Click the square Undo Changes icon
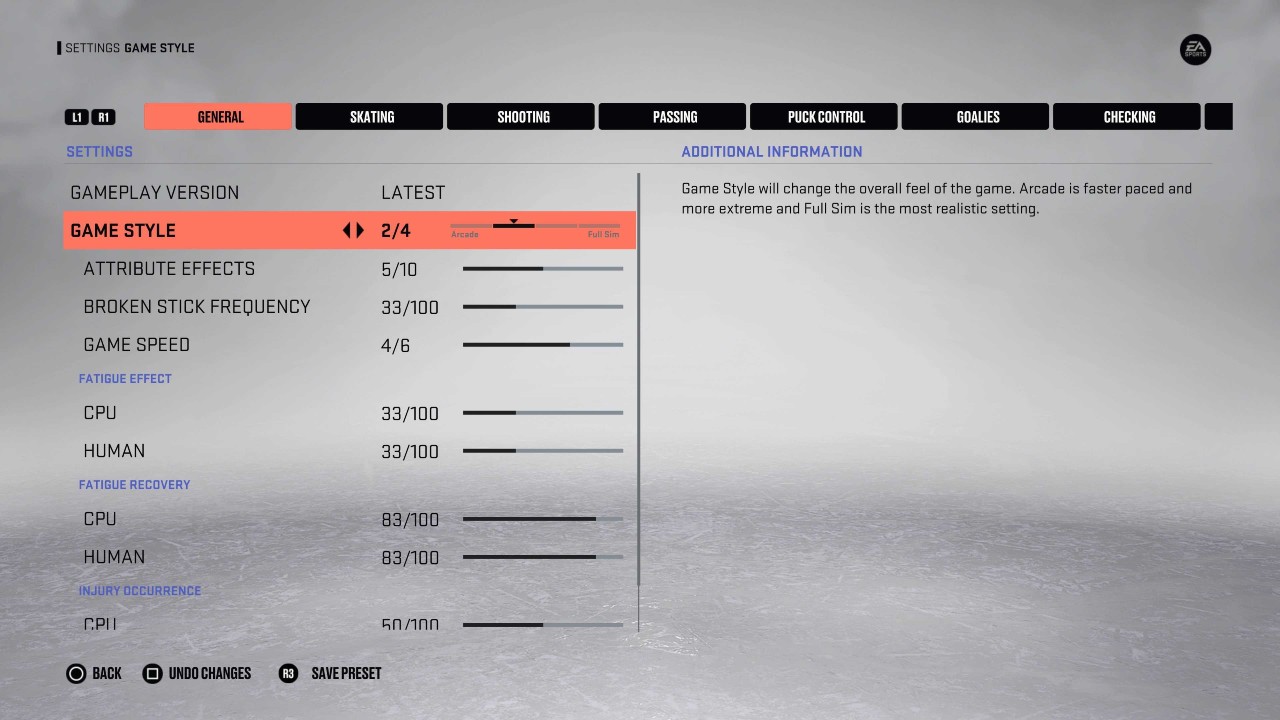Image resolution: width=1280 pixels, height=720 pixels. tap(154, 673)
